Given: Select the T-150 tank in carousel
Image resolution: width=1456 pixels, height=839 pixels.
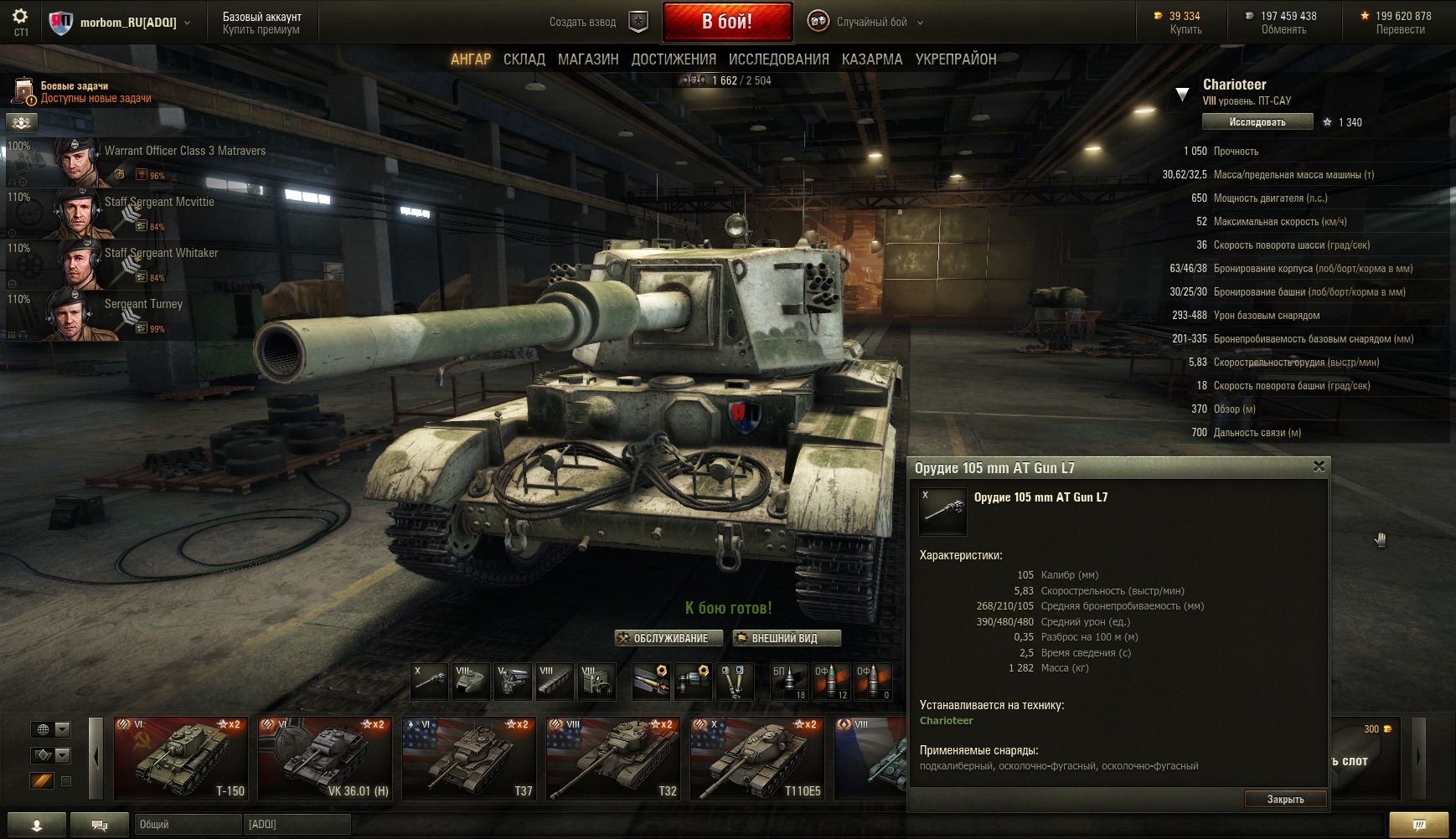Looking at the screenshot, I should [x=180, y=758].
